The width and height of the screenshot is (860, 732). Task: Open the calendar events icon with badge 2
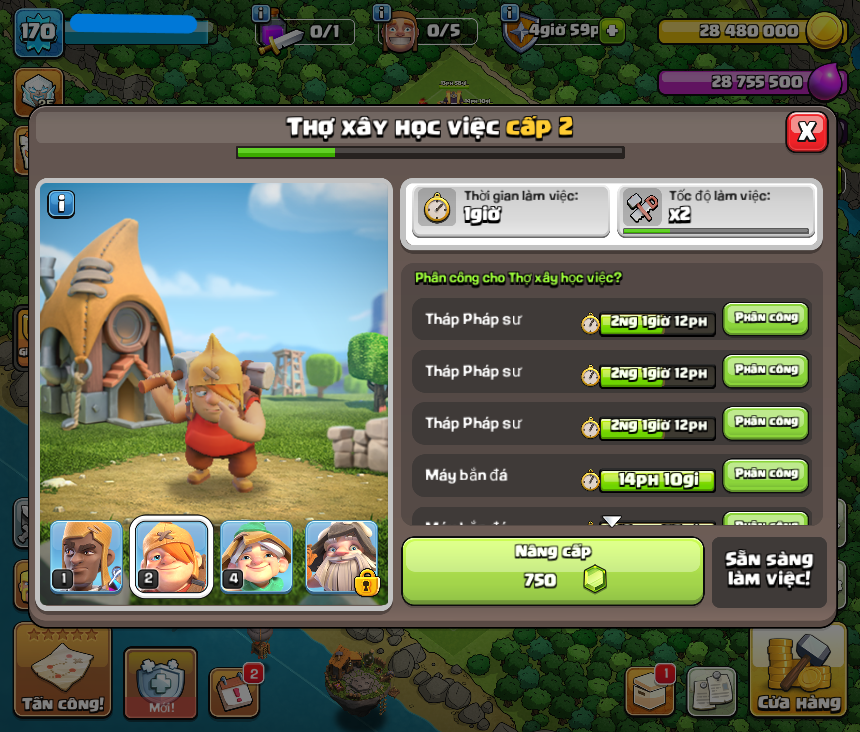(234, 689)
